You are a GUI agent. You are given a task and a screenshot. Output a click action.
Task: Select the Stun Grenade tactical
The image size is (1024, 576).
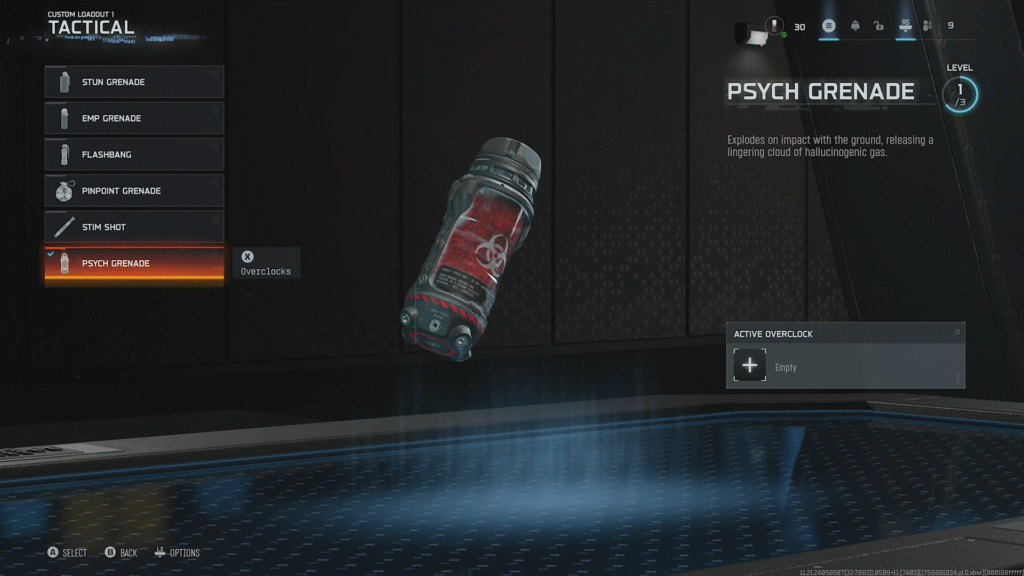coord(134,82)
